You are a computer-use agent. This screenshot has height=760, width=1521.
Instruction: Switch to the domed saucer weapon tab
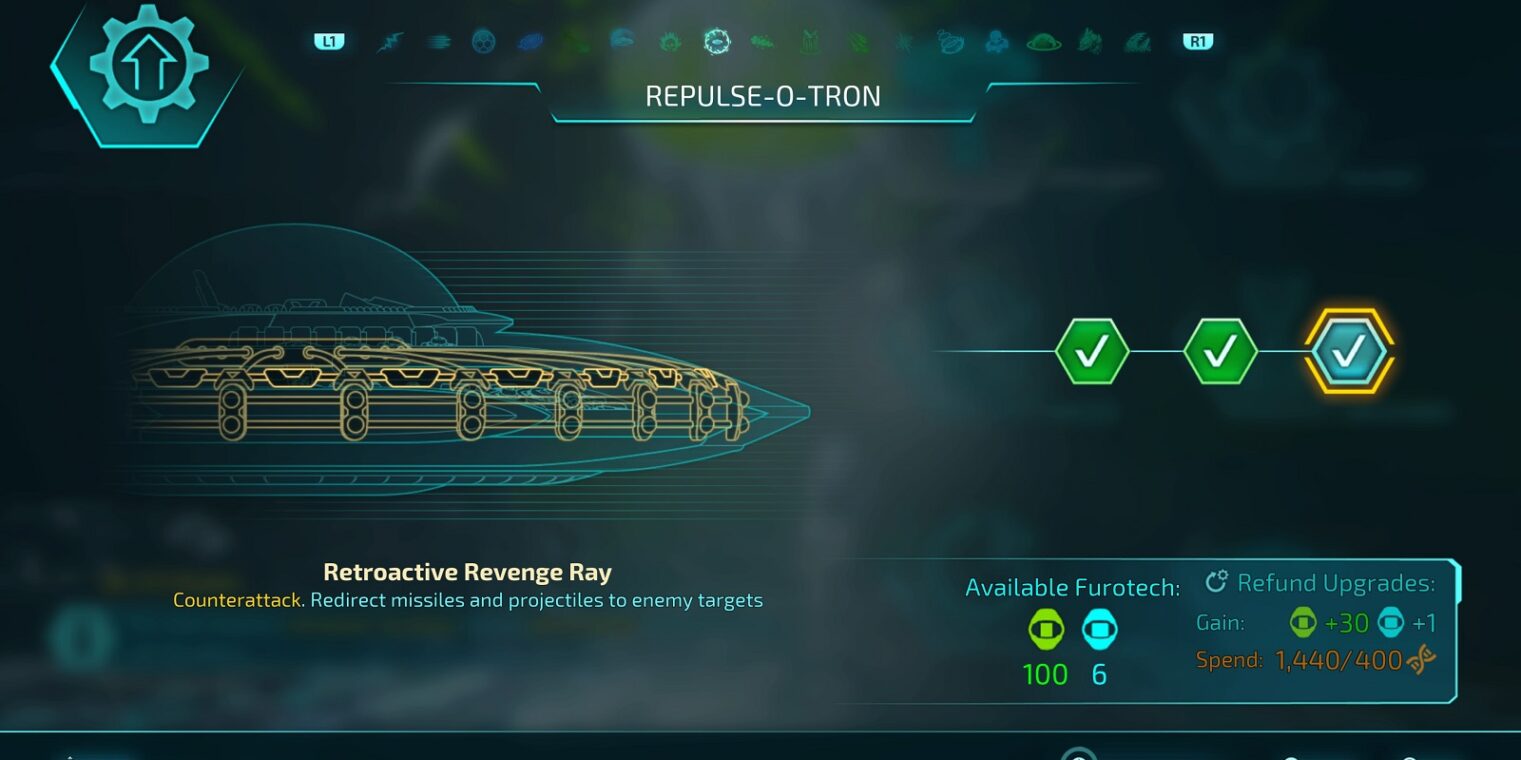click(x=1044, y=42)
